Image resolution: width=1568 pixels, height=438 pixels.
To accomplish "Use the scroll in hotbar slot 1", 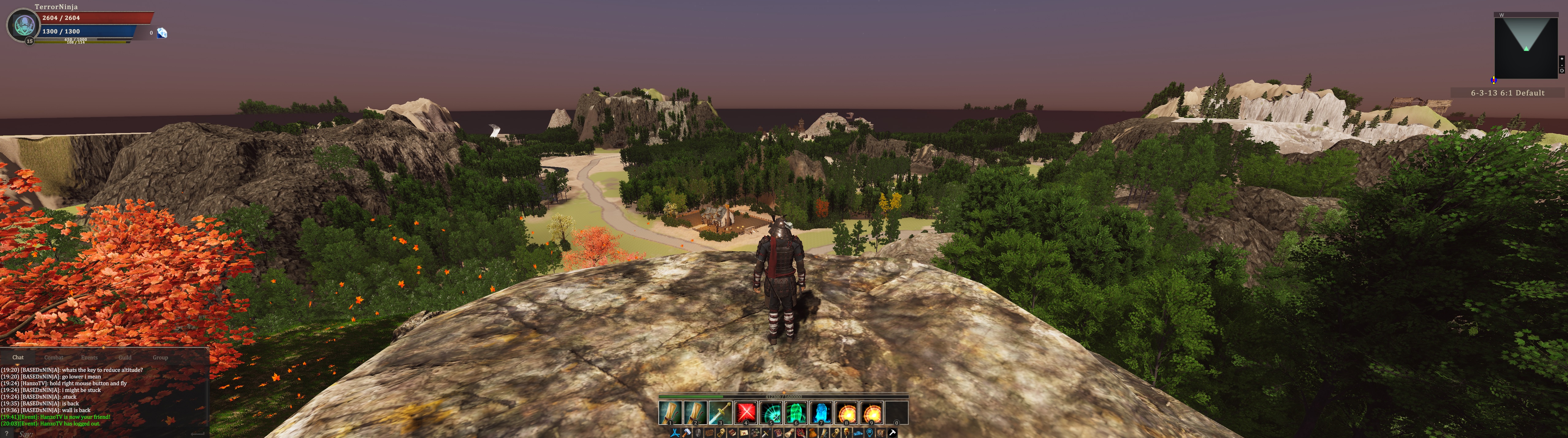I will (670, 413).
